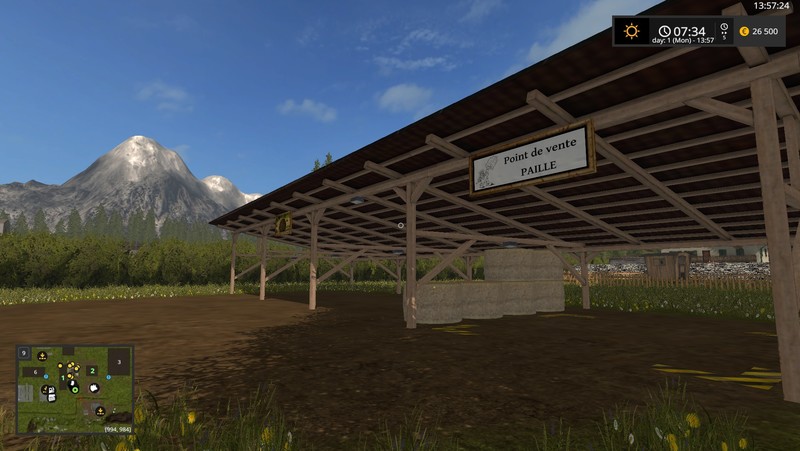Select field 3 marker on the minimap

119,361
